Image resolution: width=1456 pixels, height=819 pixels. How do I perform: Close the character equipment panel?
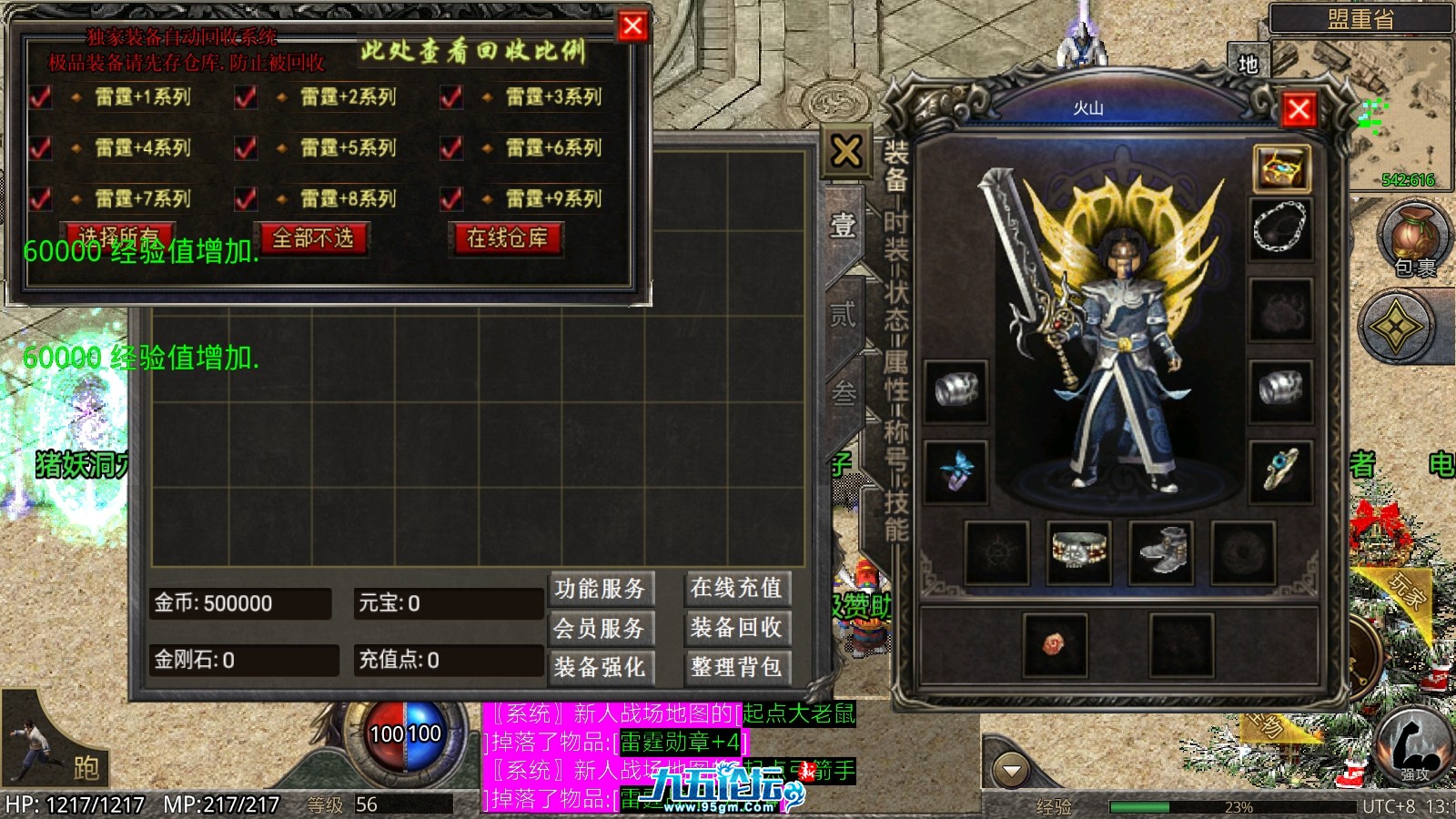pyautogui.click(x=1299, y=110)
